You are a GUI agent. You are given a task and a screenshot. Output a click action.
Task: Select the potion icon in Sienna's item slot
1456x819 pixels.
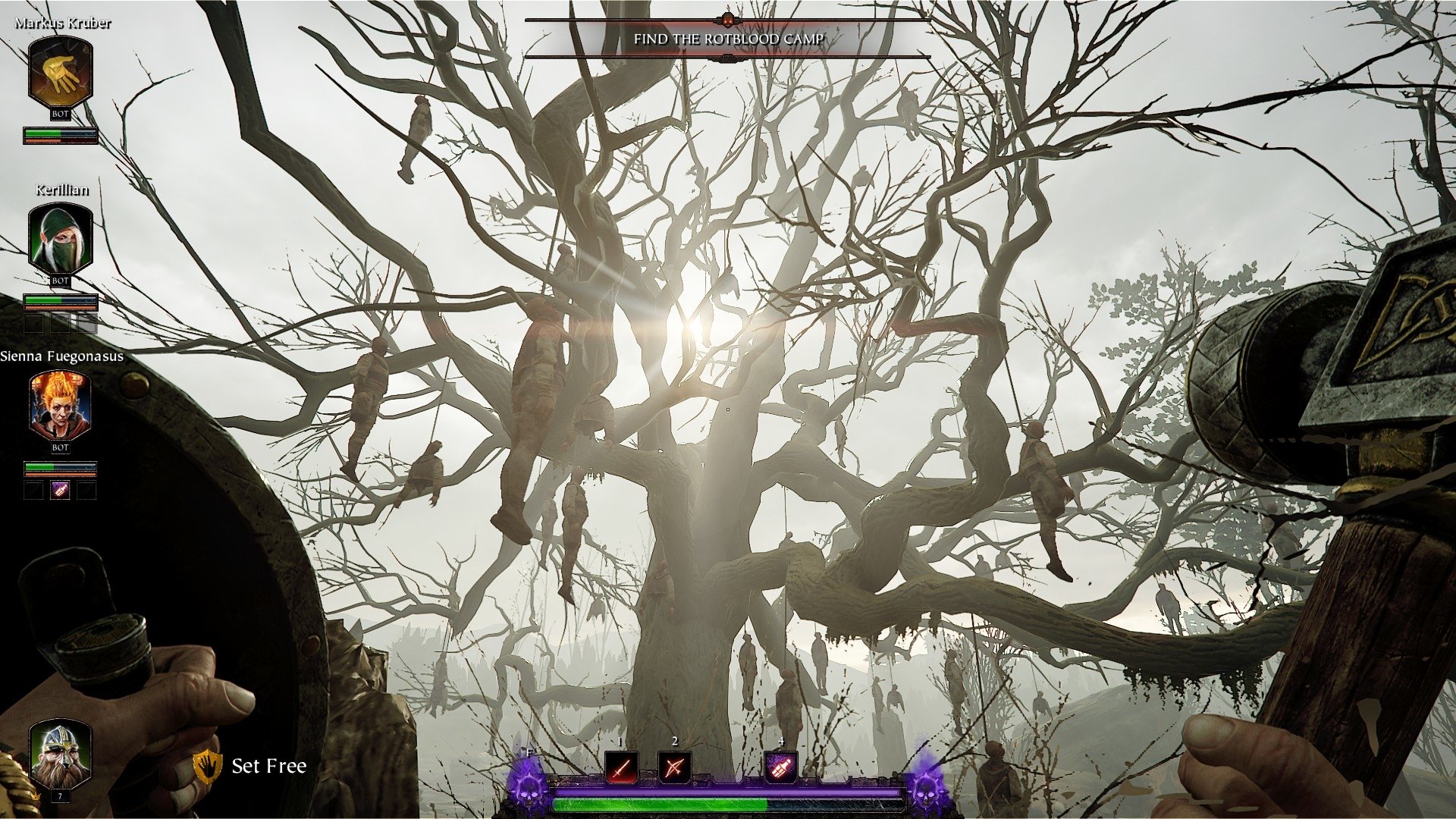click(x=59, y=489)
